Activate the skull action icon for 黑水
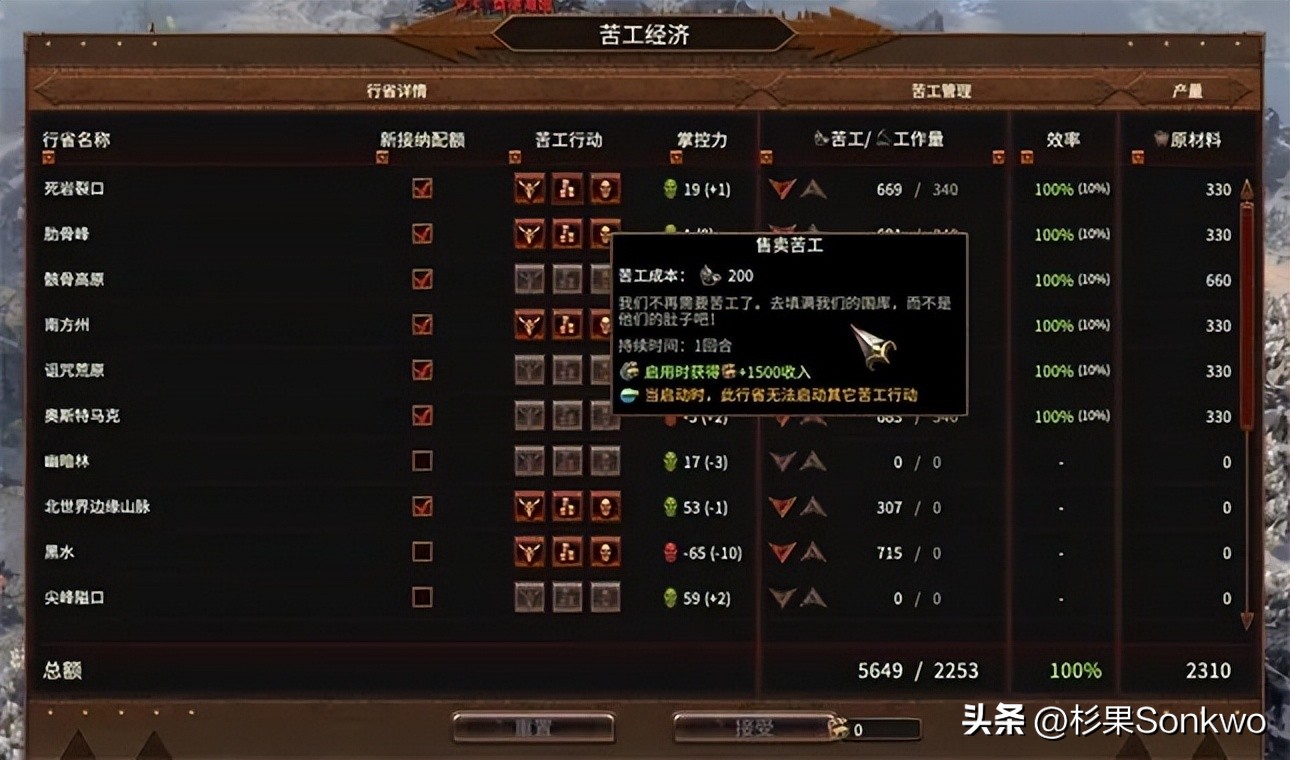This screenshot has width=1290, height=760. pos(604,552)
